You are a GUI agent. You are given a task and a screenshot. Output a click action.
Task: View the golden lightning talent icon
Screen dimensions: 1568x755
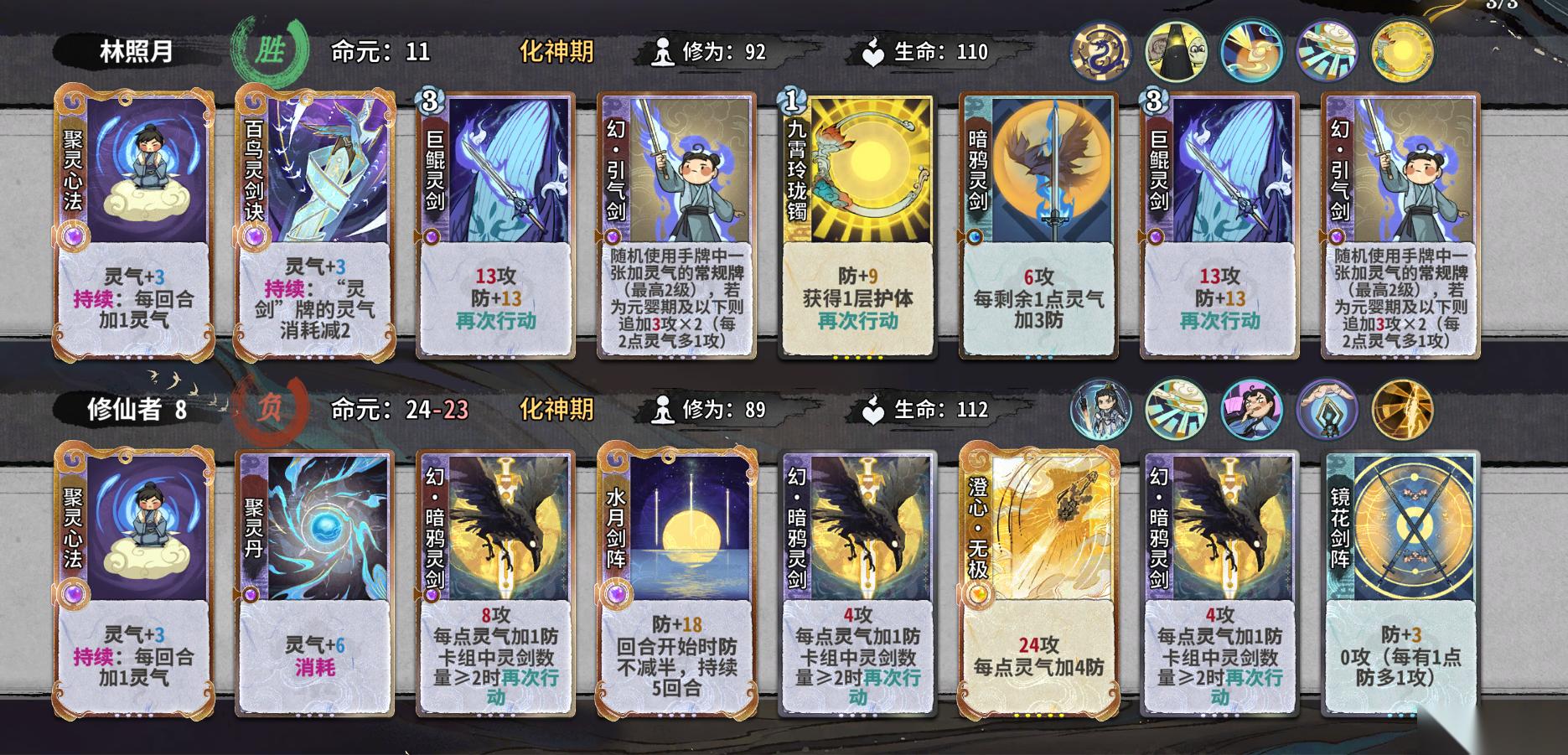[x=1402, y=410]
